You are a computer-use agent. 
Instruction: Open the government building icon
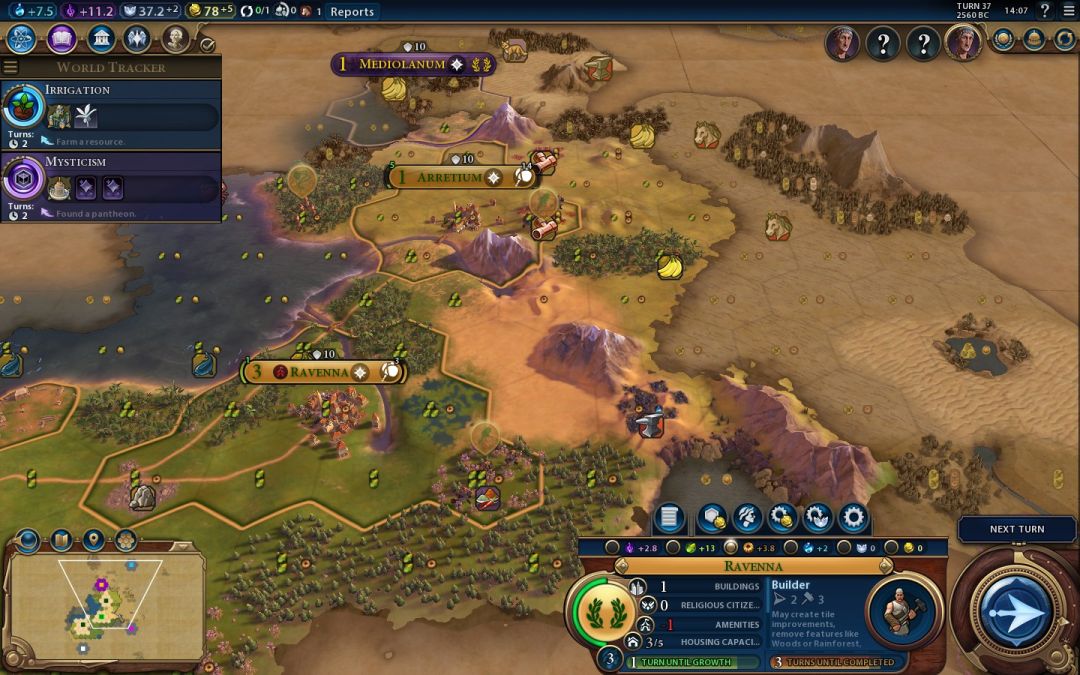[x=100, y=39]
